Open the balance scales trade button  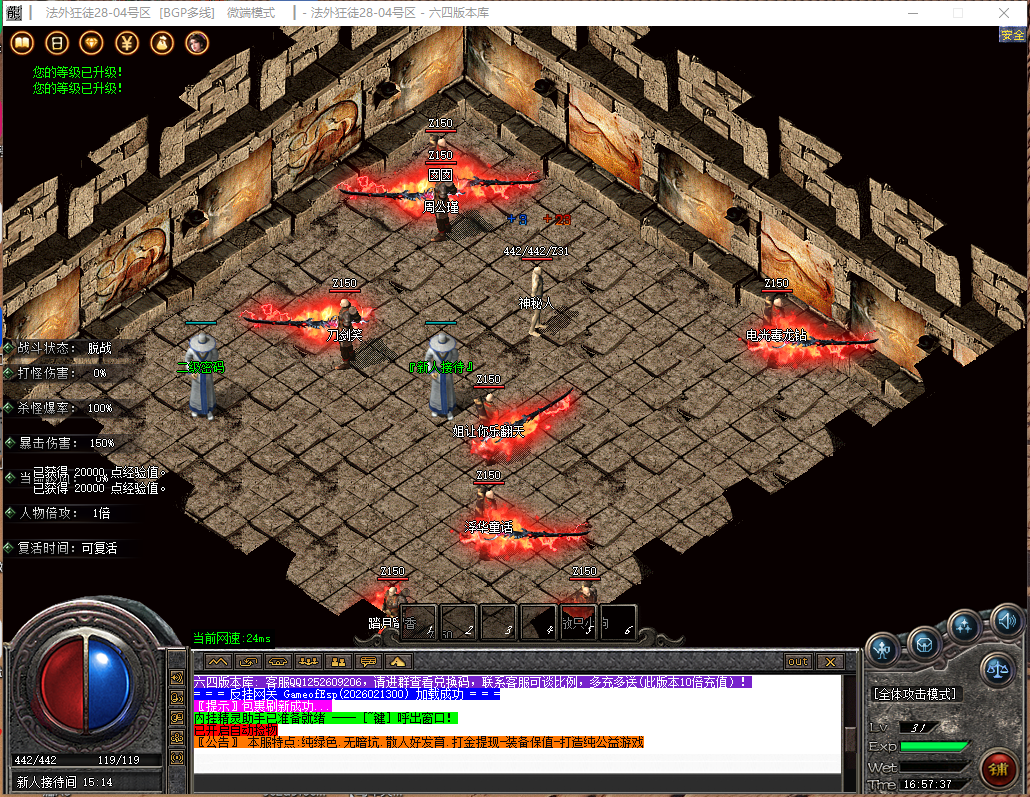click(996, 667)
